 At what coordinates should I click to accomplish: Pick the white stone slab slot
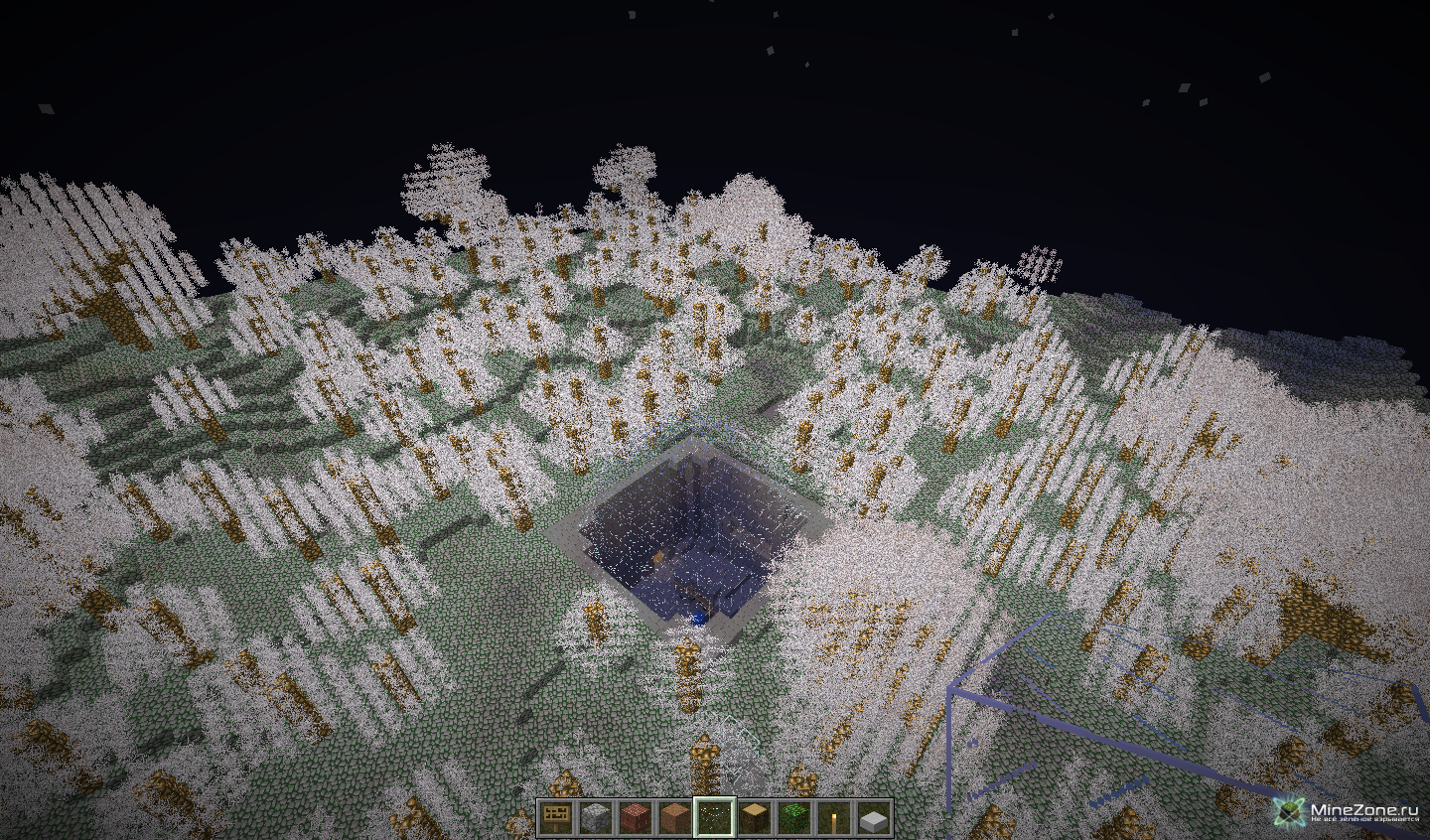(x=873, y=817)
